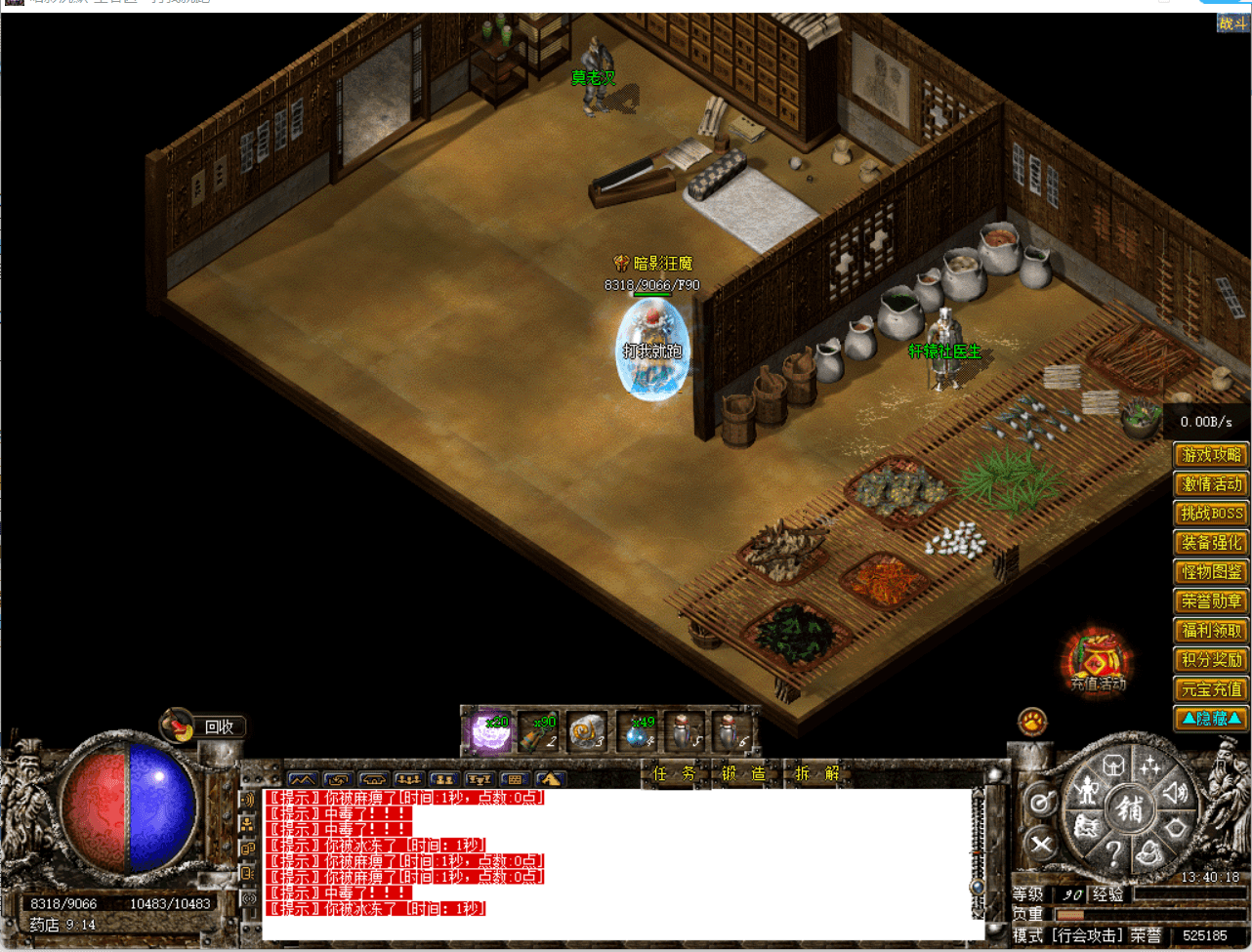The width and height of the screenshot is (1252, 952).
Task: Open the 拆解 dismantle tab
Action: pyautogui.click(x=816, y=774)
